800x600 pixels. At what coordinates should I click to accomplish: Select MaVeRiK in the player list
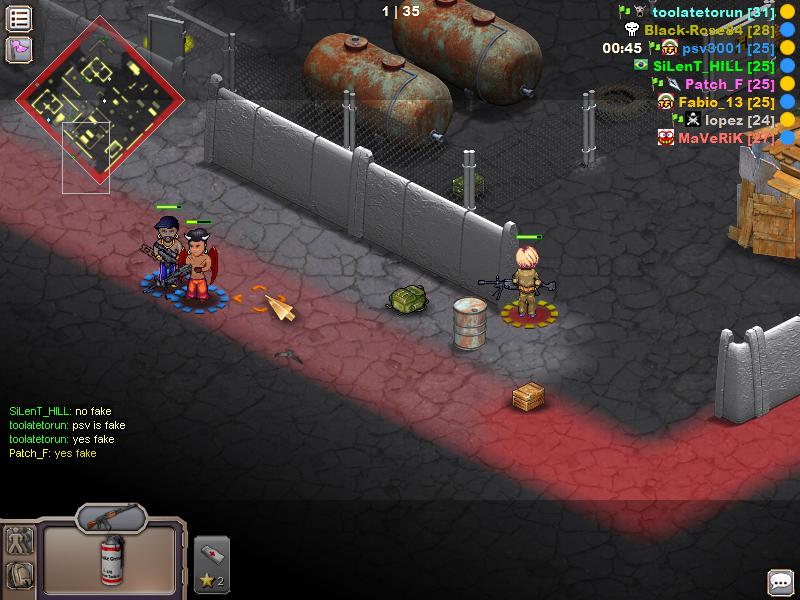(x=711, y=138)
